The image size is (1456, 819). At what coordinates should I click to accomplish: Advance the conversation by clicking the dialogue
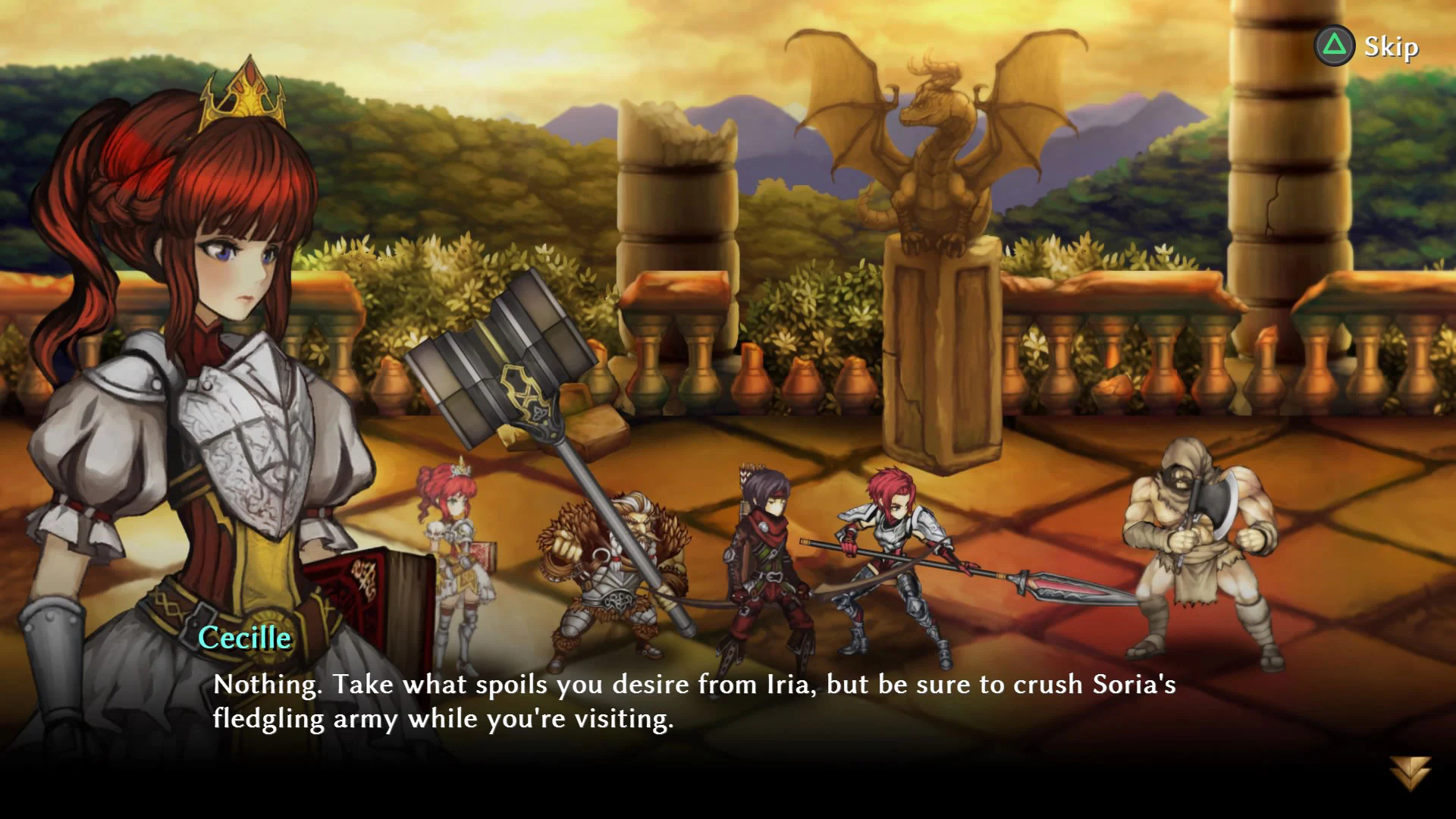pyautogui.click(x=682, y=705)
